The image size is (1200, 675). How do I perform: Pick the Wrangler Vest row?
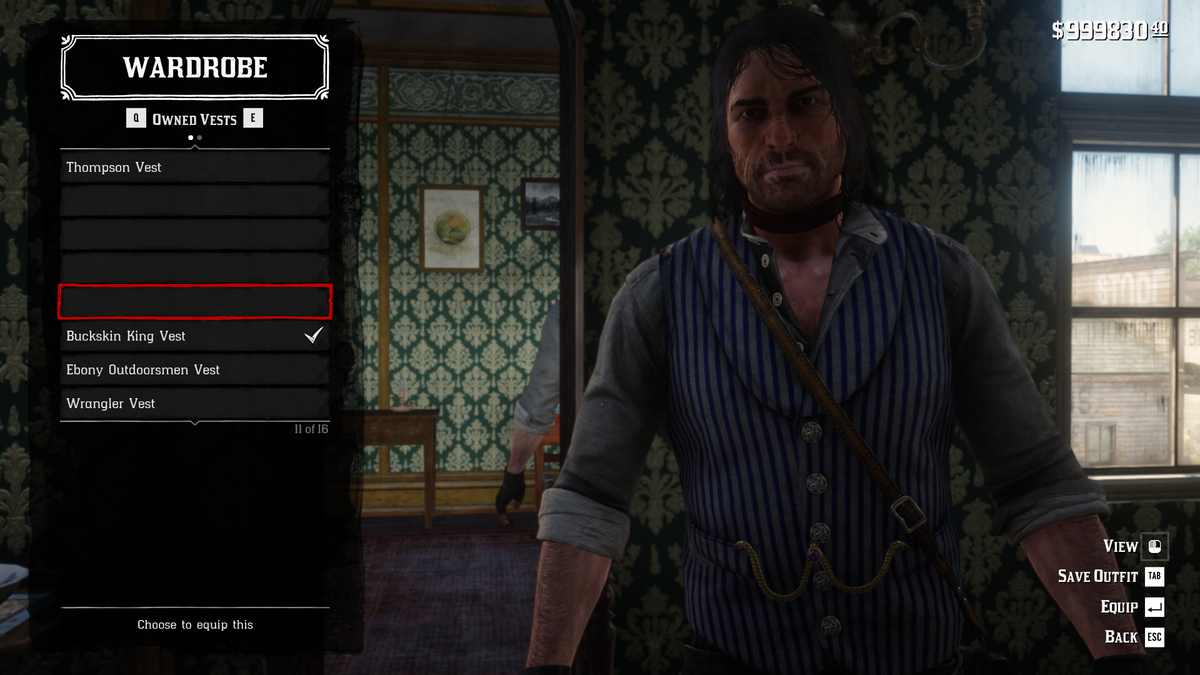194,404
